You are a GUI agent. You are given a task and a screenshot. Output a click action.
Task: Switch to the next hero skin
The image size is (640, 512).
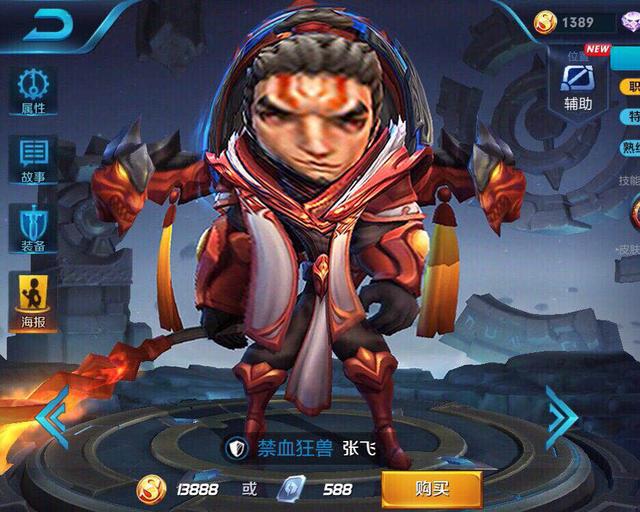pyautogui.click(x=562, y=413)
